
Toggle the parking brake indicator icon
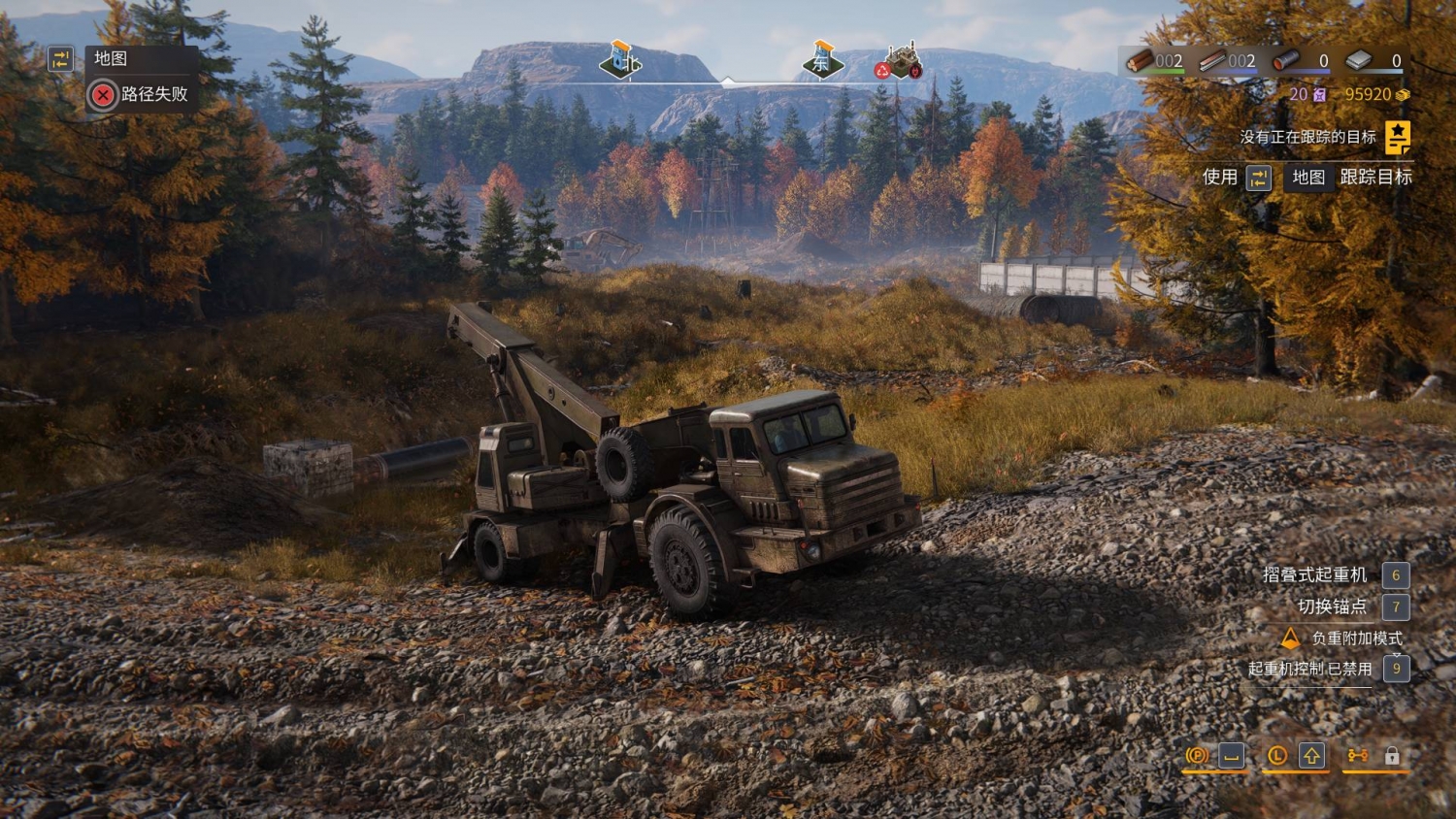(x=1197, y=755)
